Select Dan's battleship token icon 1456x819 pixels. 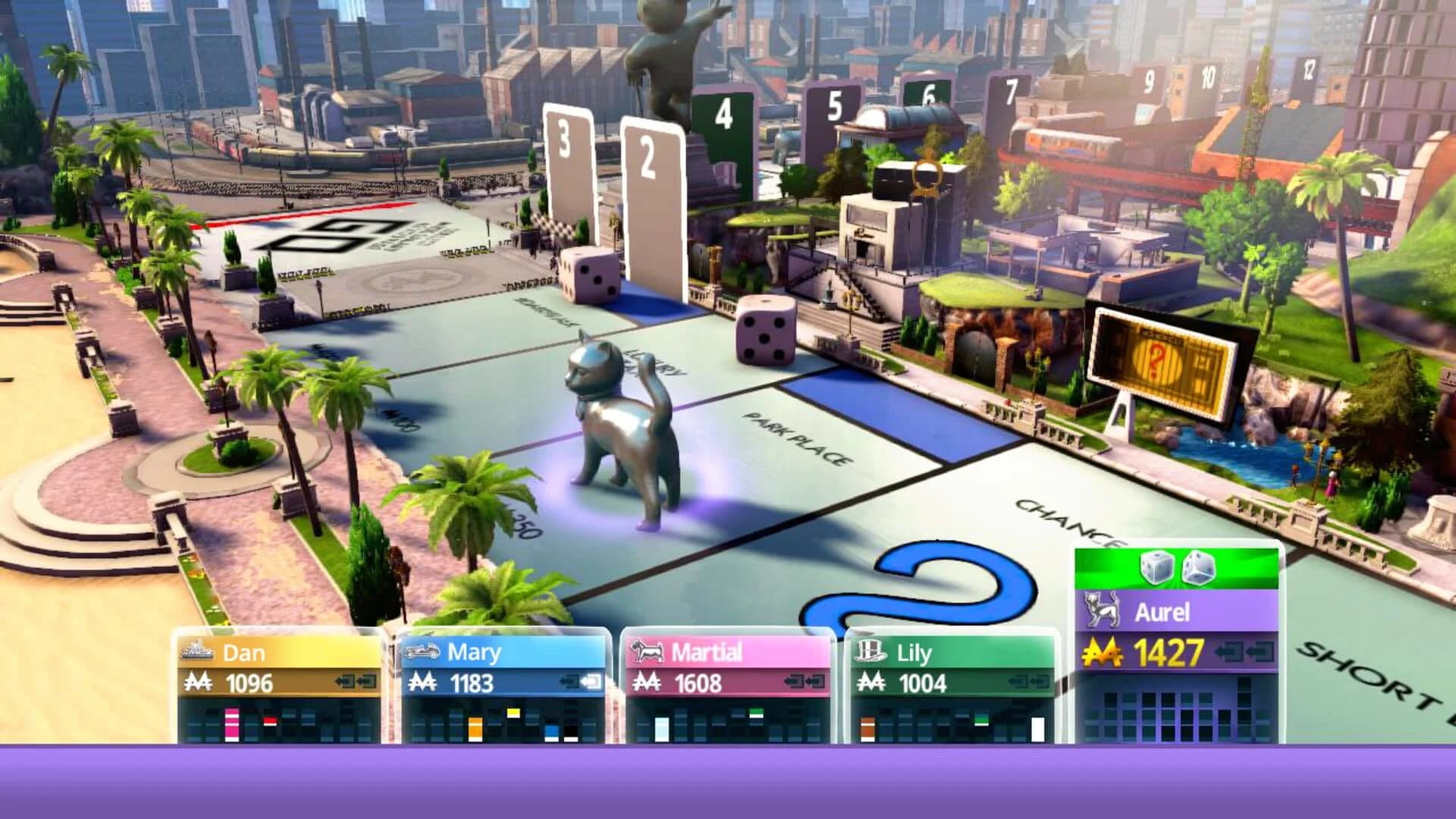pyautogui.click(x=197, y=651)
